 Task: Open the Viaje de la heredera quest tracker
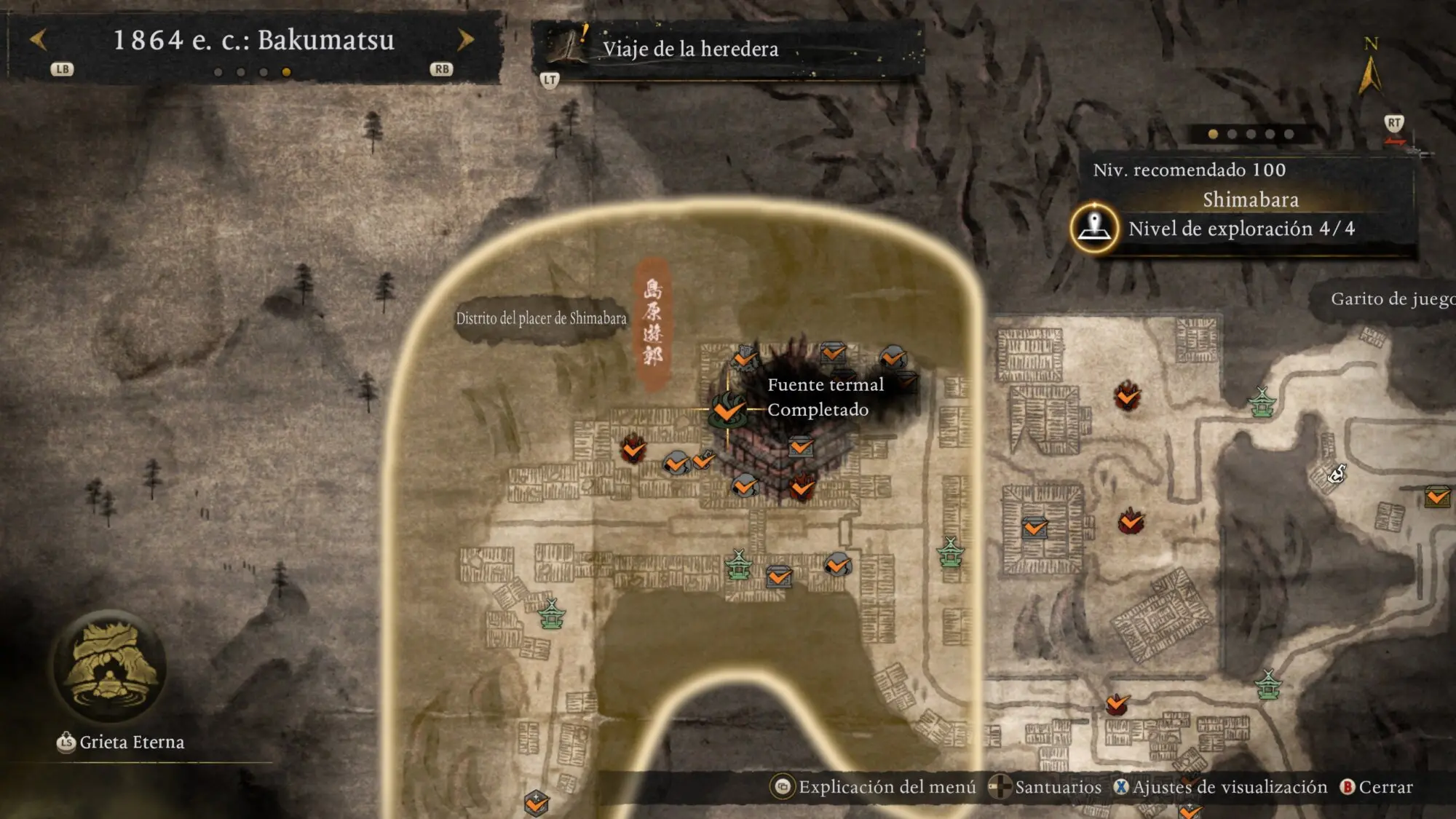tap(689, 49)
